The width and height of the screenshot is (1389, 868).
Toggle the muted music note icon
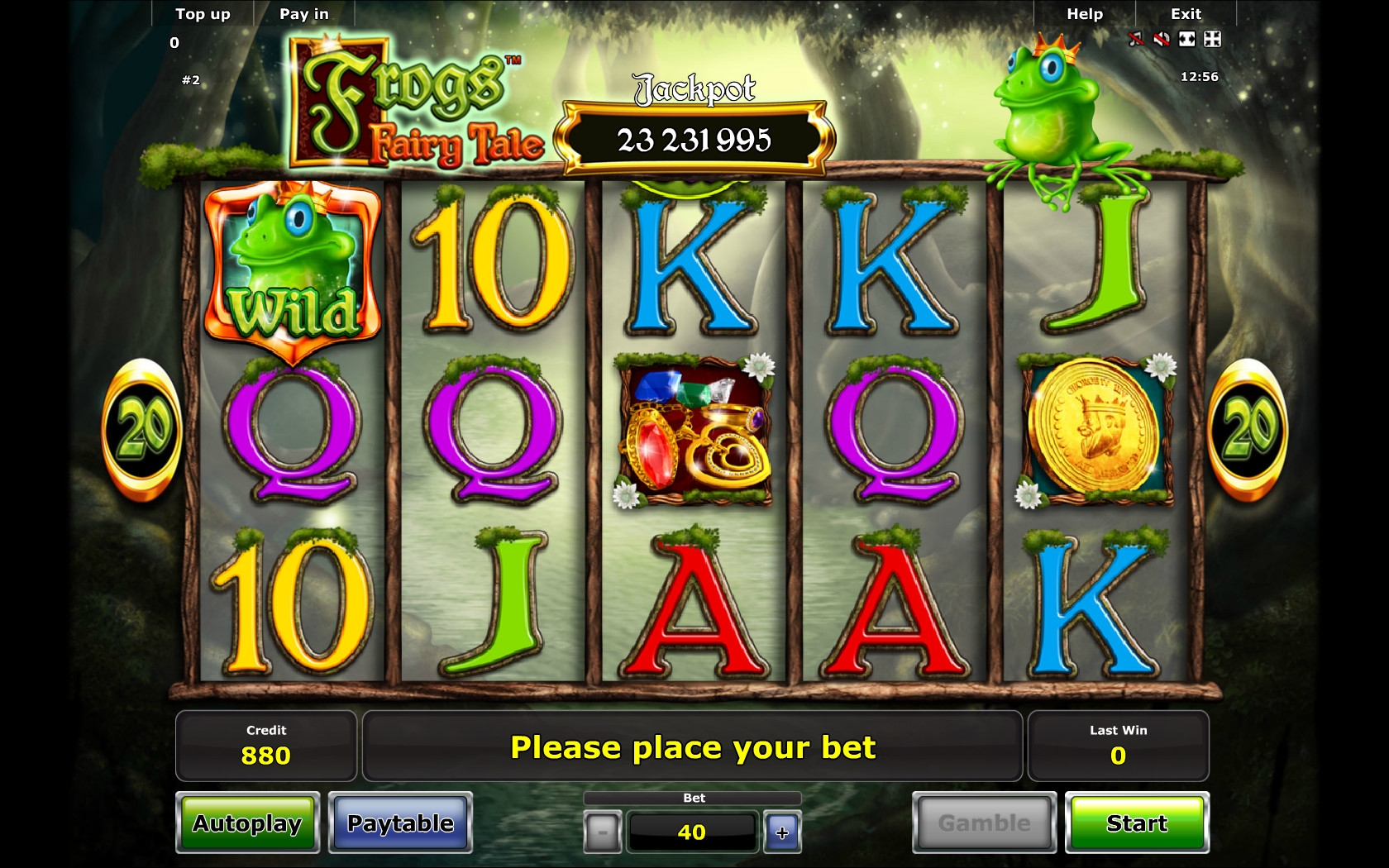point(1136,39)
